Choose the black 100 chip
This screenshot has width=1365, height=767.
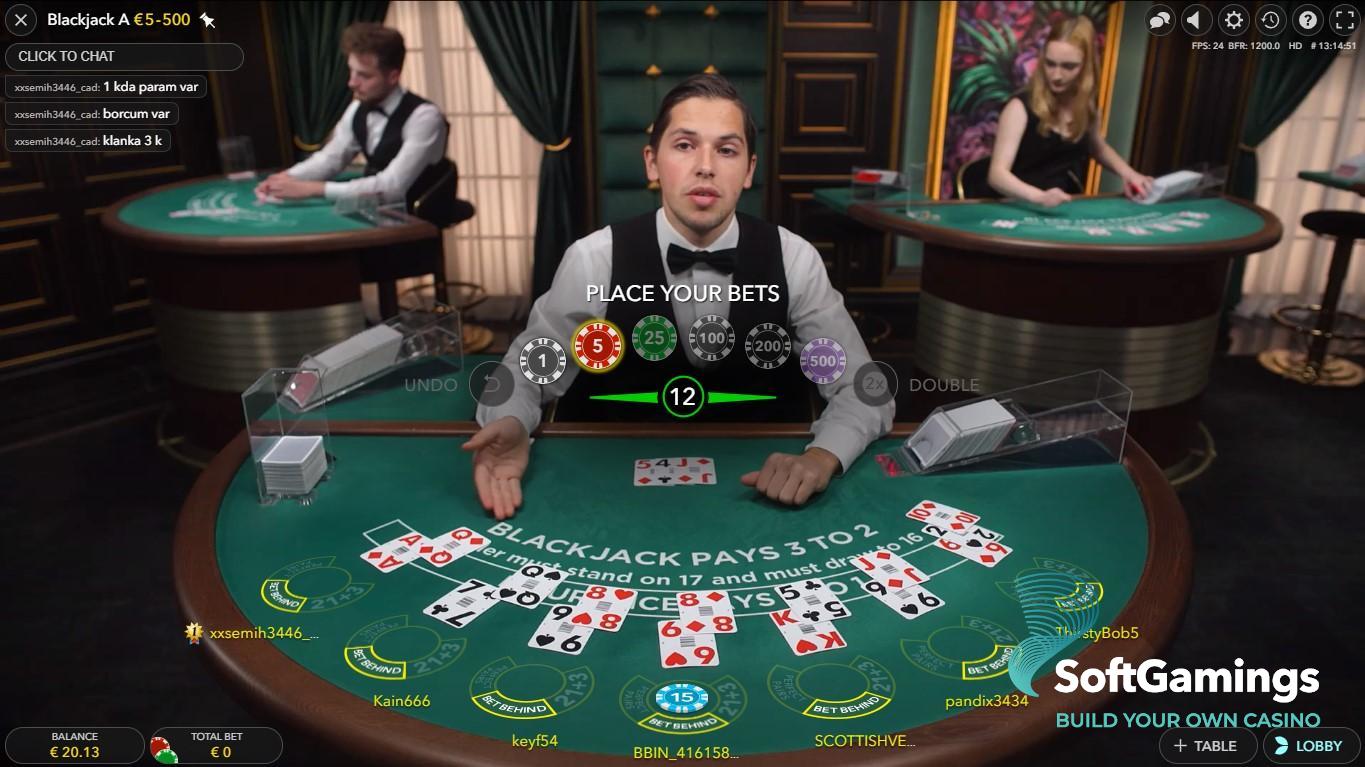tap(710, 337)
